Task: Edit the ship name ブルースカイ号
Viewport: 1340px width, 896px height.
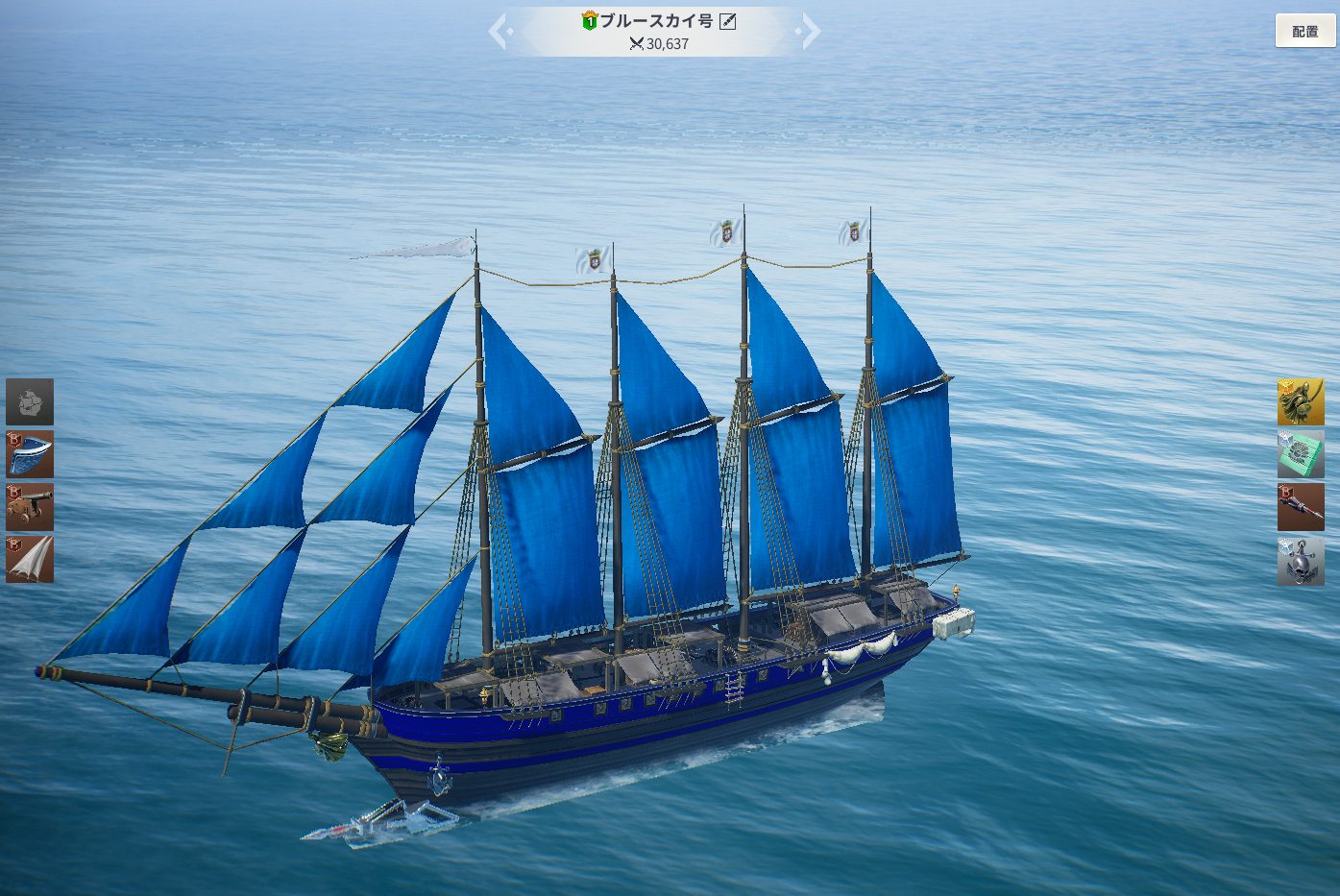Action: click(x=728, y=21)
